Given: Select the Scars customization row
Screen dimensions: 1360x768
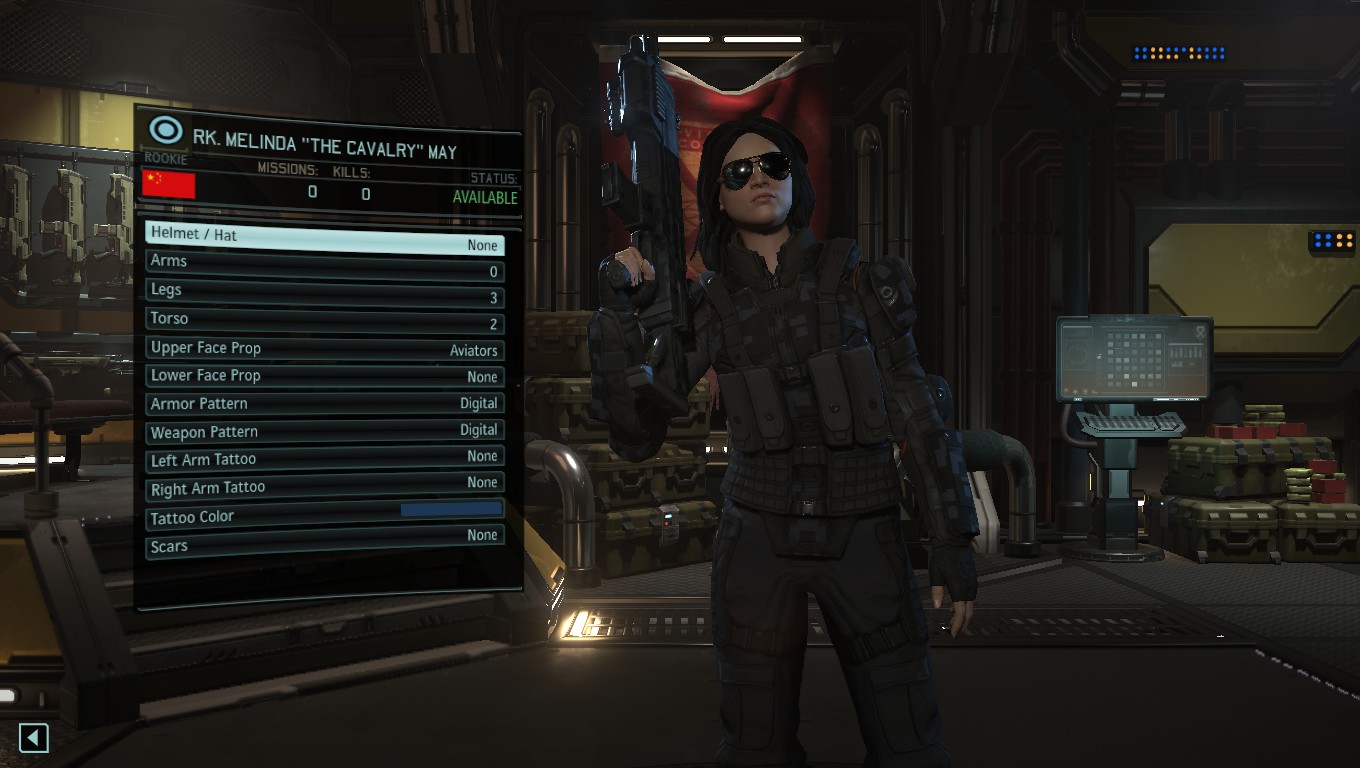Looking at the screenshot, I should click(324, 543).
